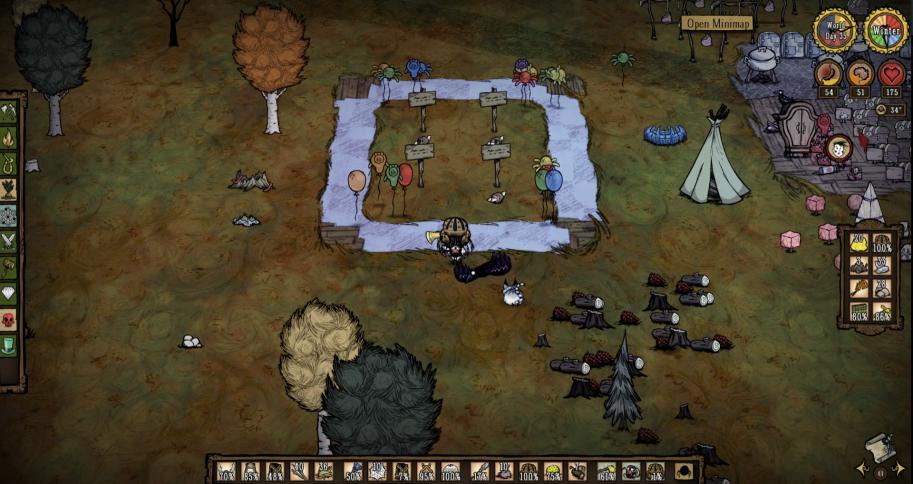Click the day clock dial labeled World Day

tap(833, 30)
